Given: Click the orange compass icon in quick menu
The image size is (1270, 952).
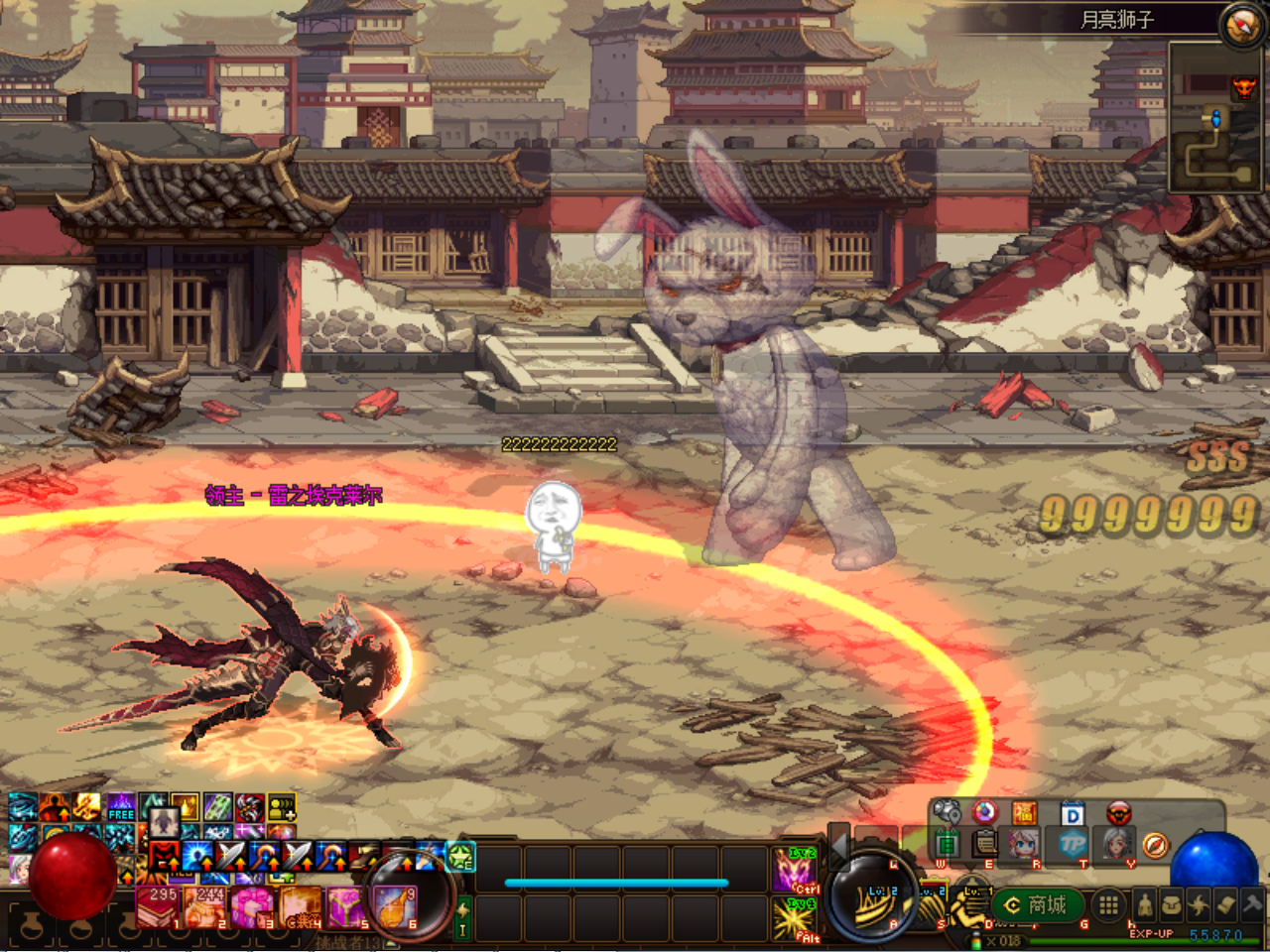Looking at the screenshot, I should tap(1155, 845).
